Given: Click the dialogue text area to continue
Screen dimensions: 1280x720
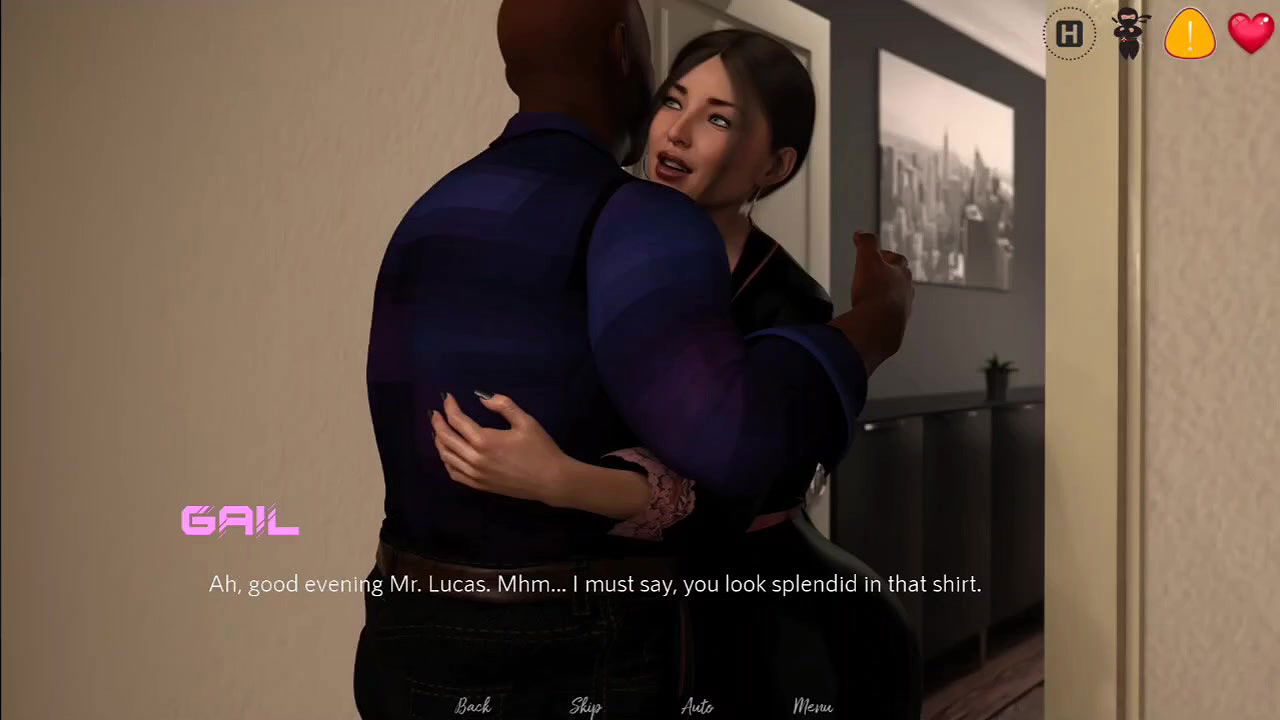Looking at the screenshot, I should [x=595, y=584].
